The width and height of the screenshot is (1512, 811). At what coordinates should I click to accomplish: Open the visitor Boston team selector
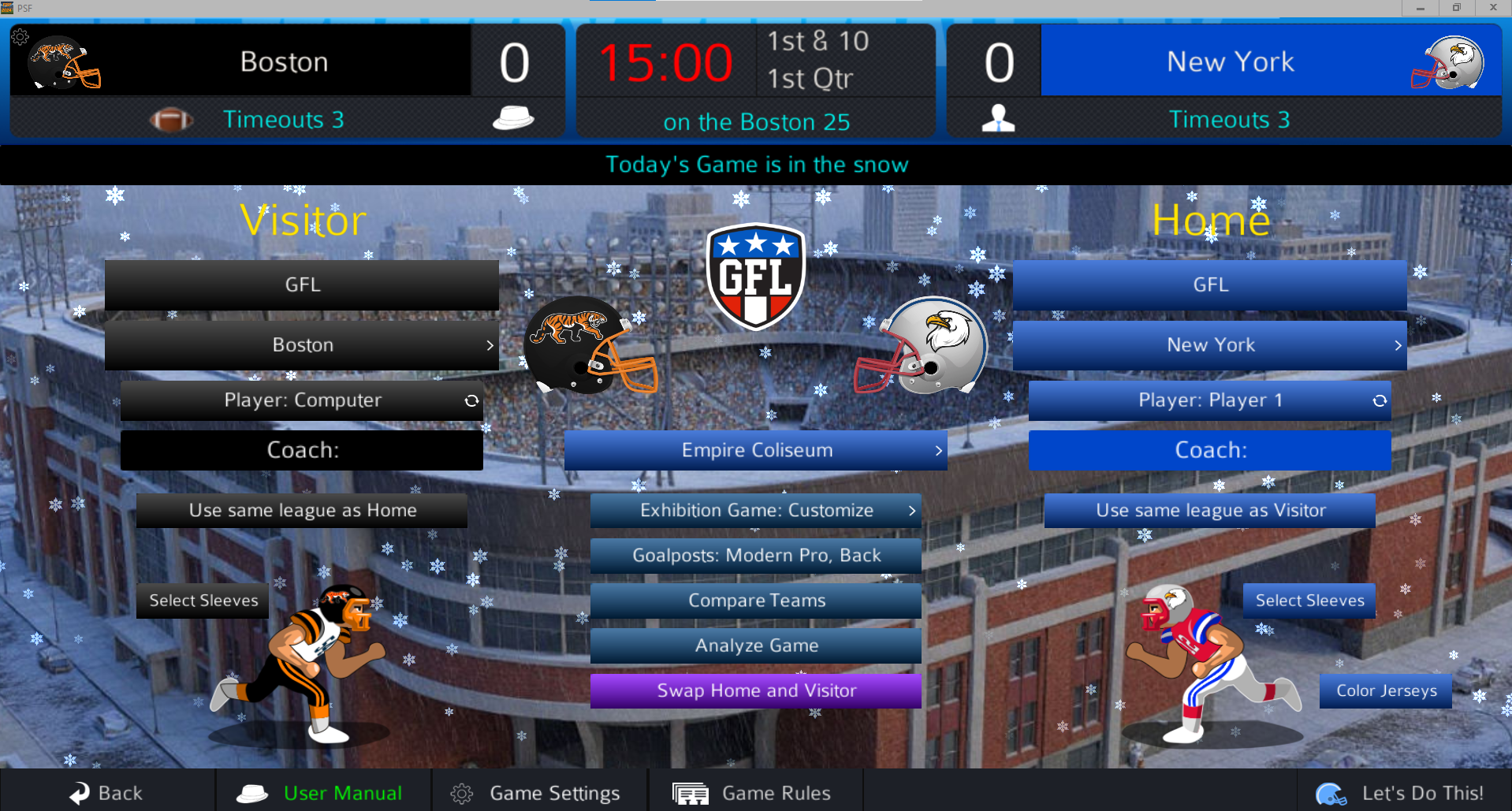click(x=302, y=345)
